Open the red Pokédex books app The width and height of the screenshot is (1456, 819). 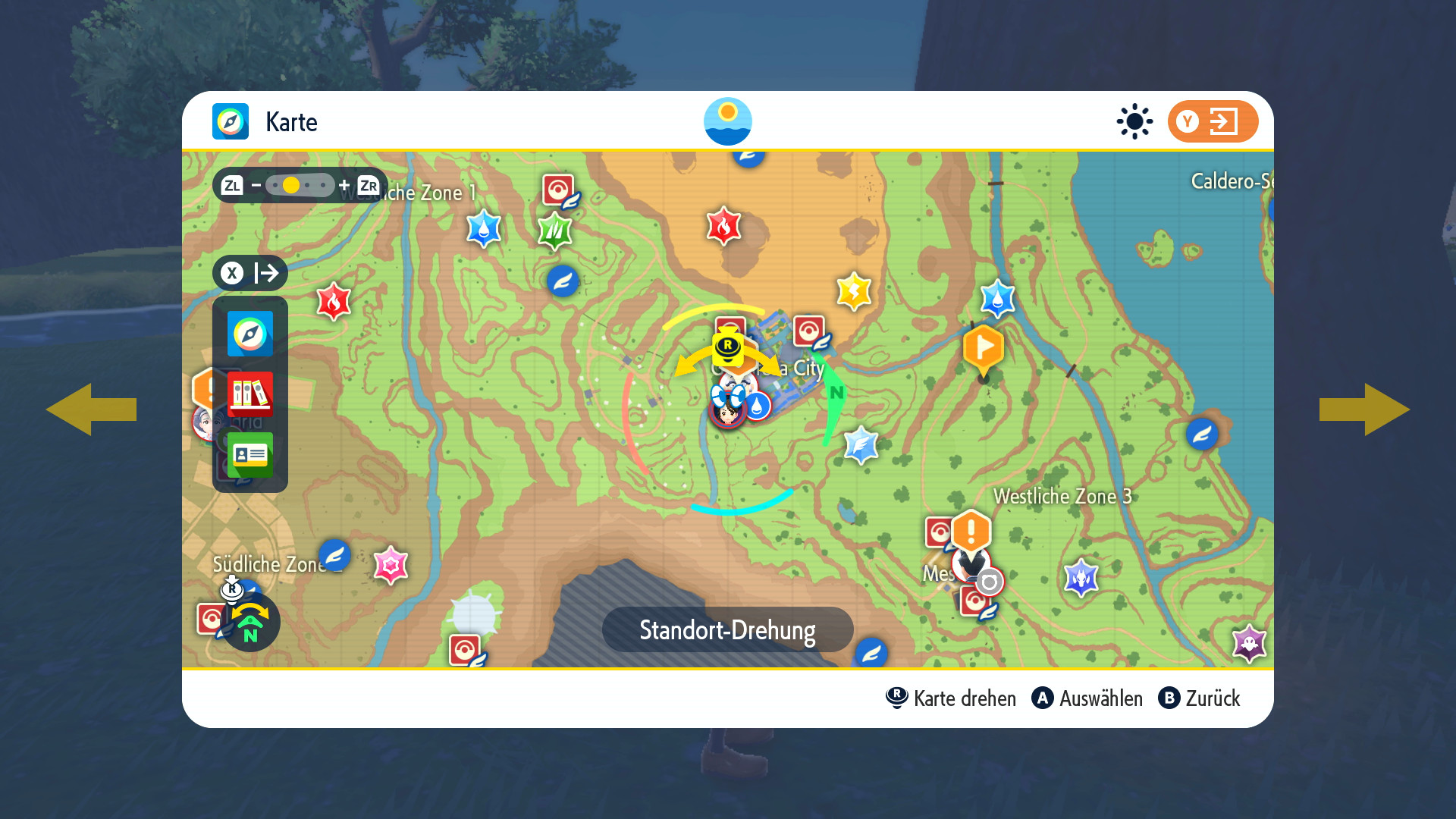tap(250, 394)
